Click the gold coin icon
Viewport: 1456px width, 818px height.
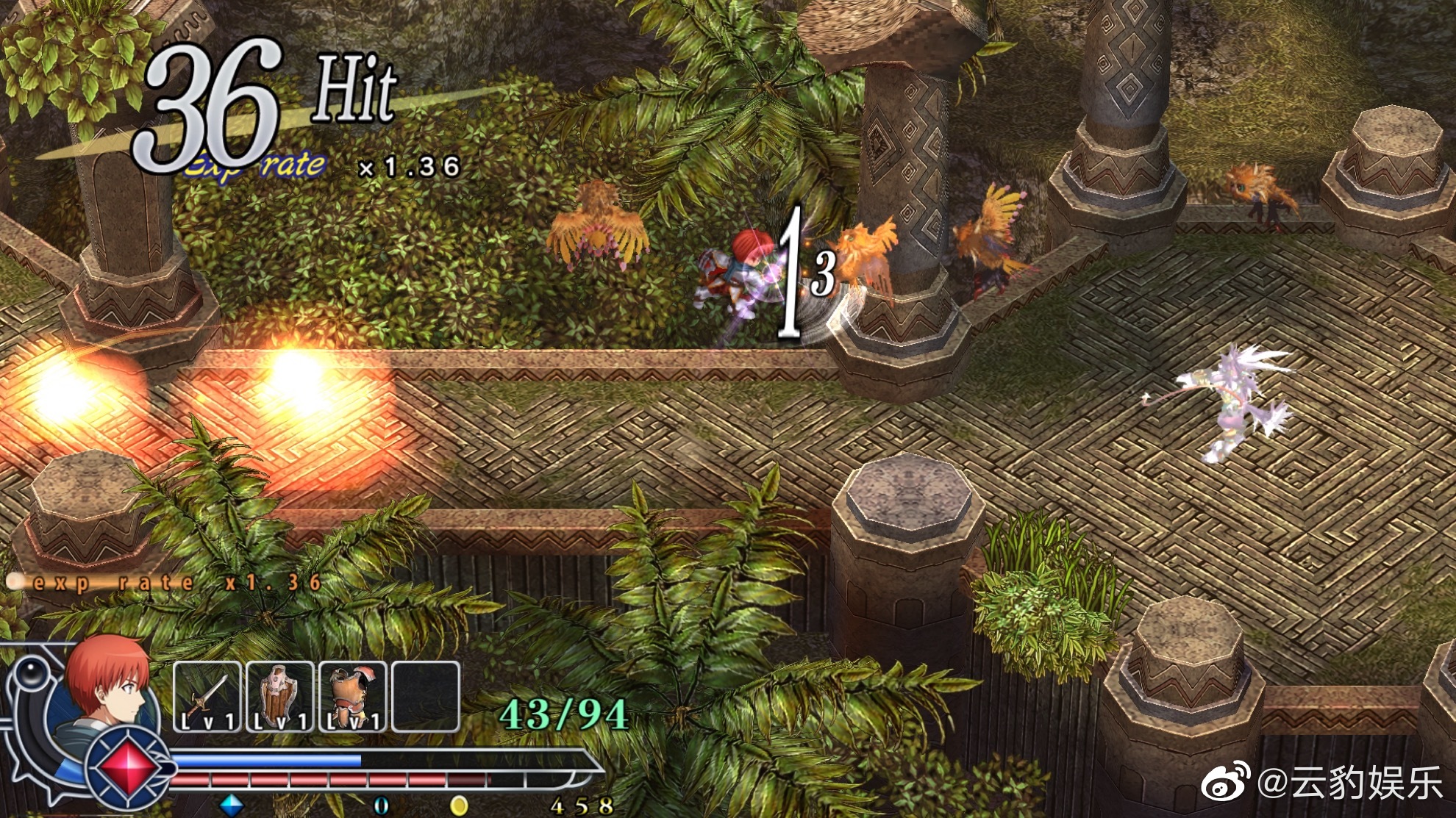coord(459,806)
